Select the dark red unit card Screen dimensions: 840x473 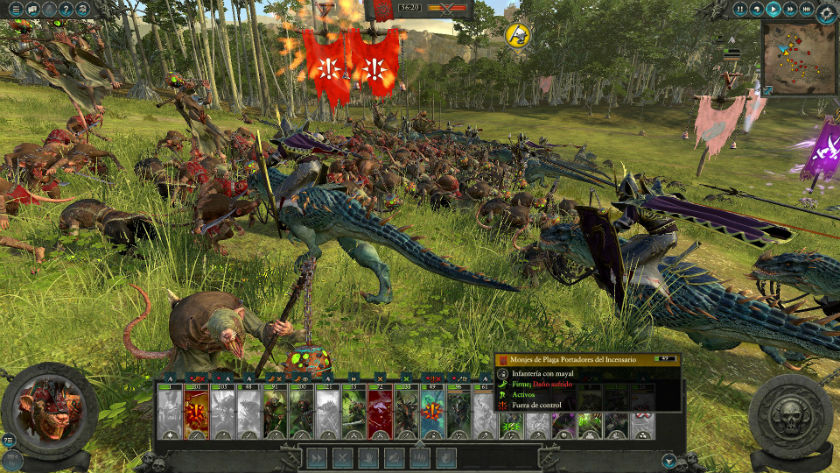pyautogui.click(x=380, y=412)
